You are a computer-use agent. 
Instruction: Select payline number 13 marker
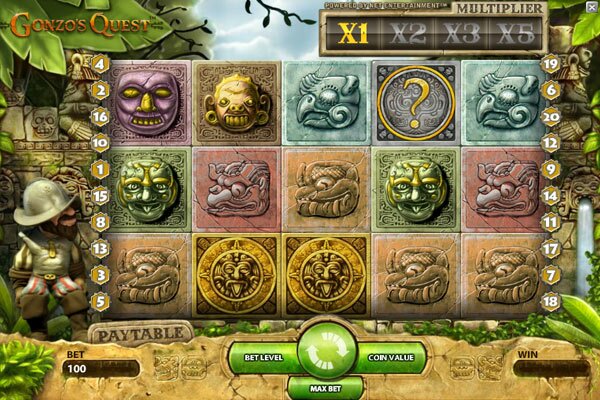101,247
